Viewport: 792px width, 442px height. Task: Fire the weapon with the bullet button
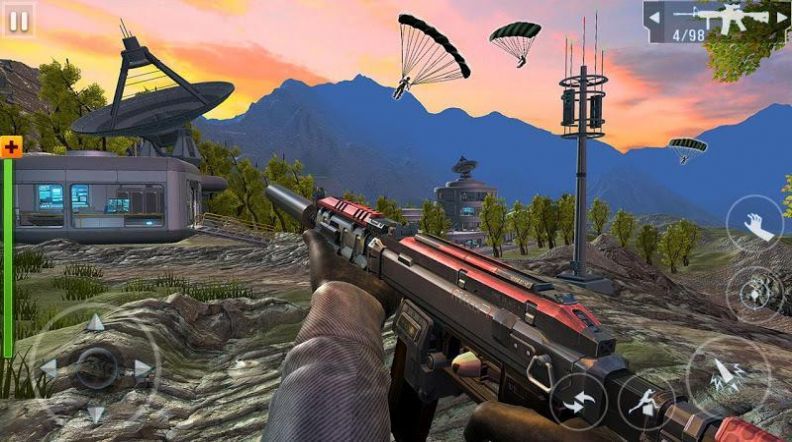coord(727,376)
